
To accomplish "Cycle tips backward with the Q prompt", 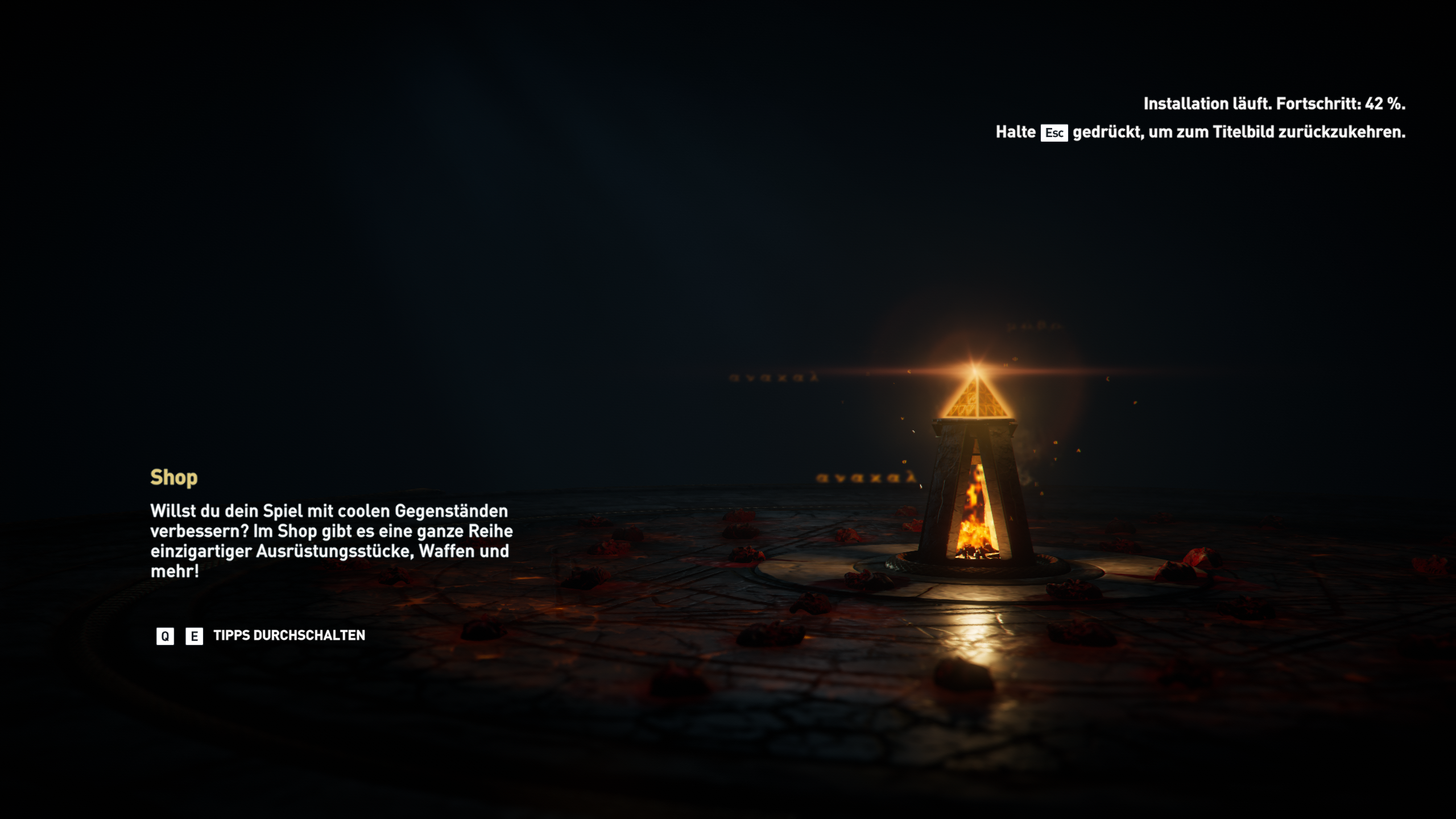I will [165, 637].
